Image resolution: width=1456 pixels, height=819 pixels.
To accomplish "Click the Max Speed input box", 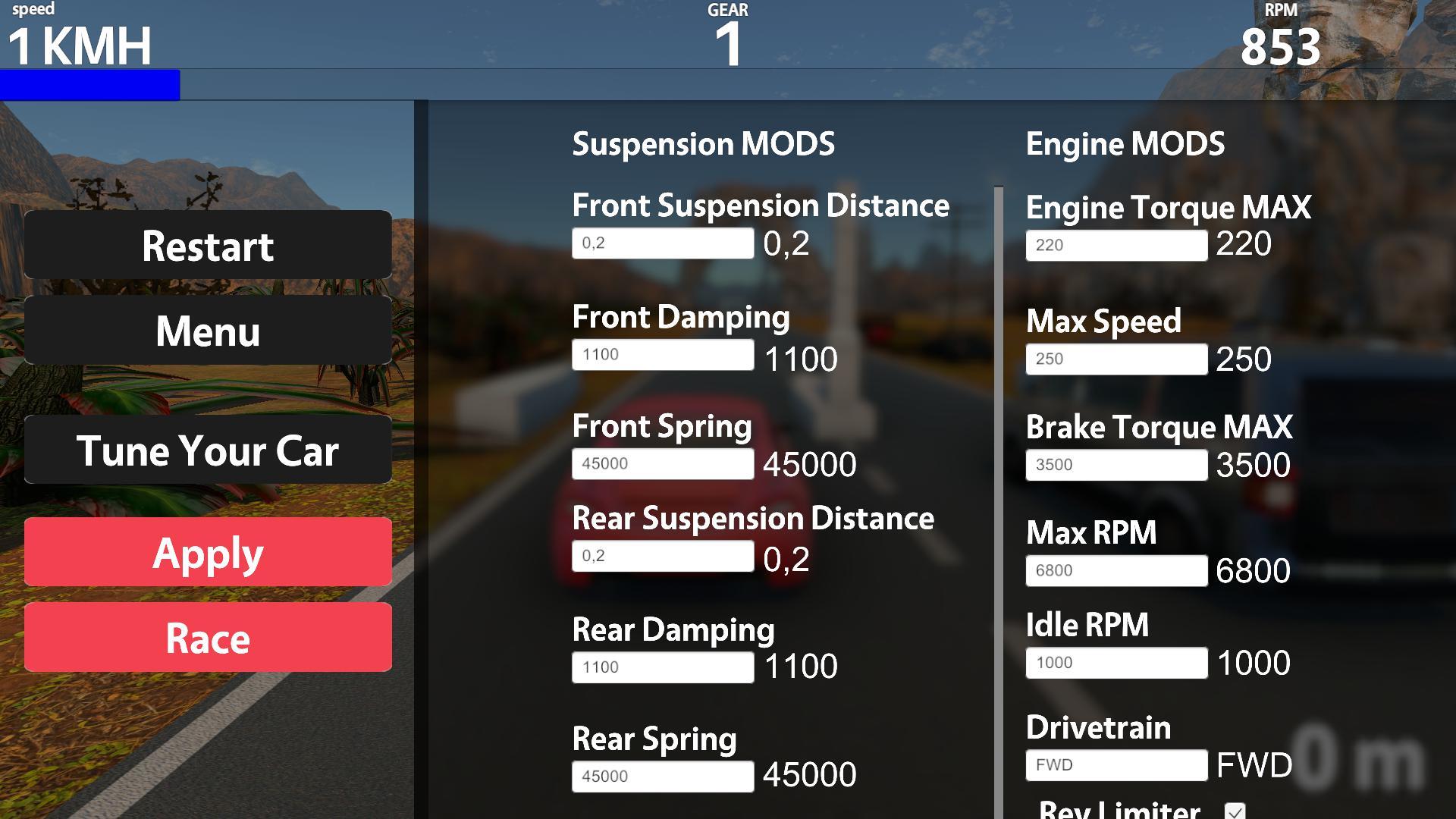I will coord(1116,359).
